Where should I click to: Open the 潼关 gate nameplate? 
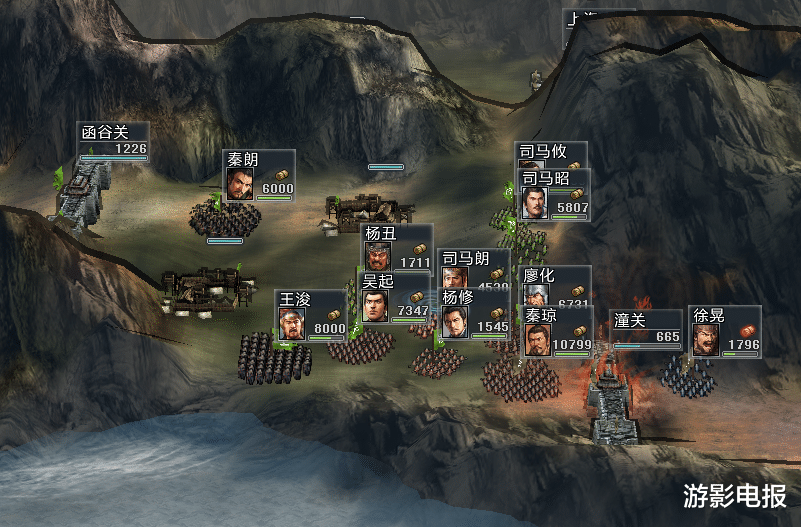point(647,327)
